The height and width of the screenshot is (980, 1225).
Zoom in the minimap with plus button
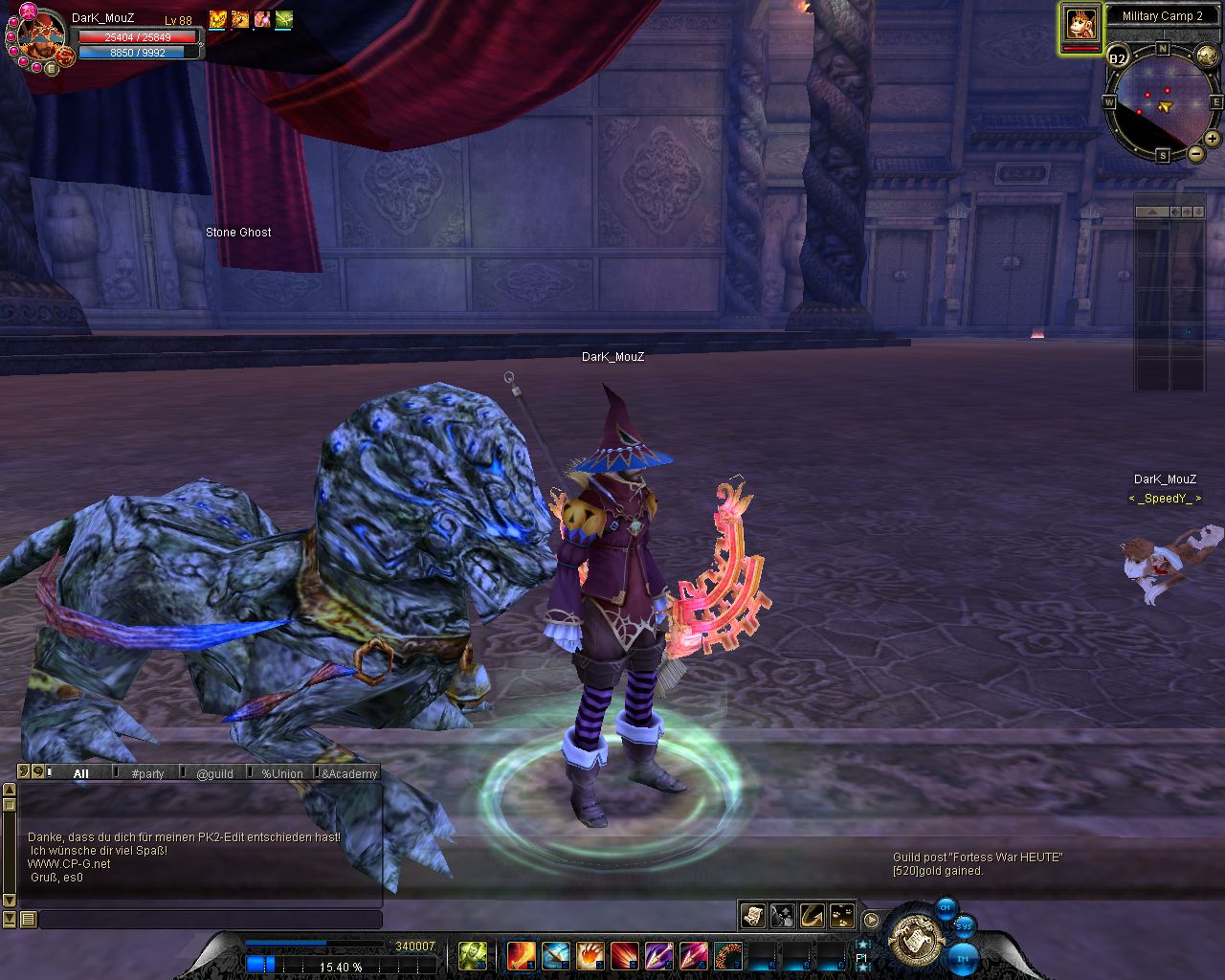[x=1214, y=139]
